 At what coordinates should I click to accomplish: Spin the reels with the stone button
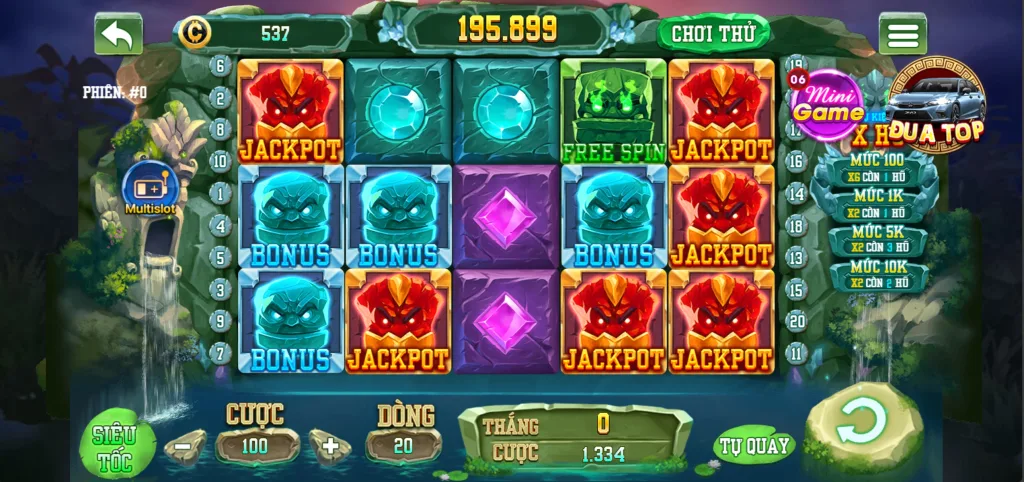point(862,422)
